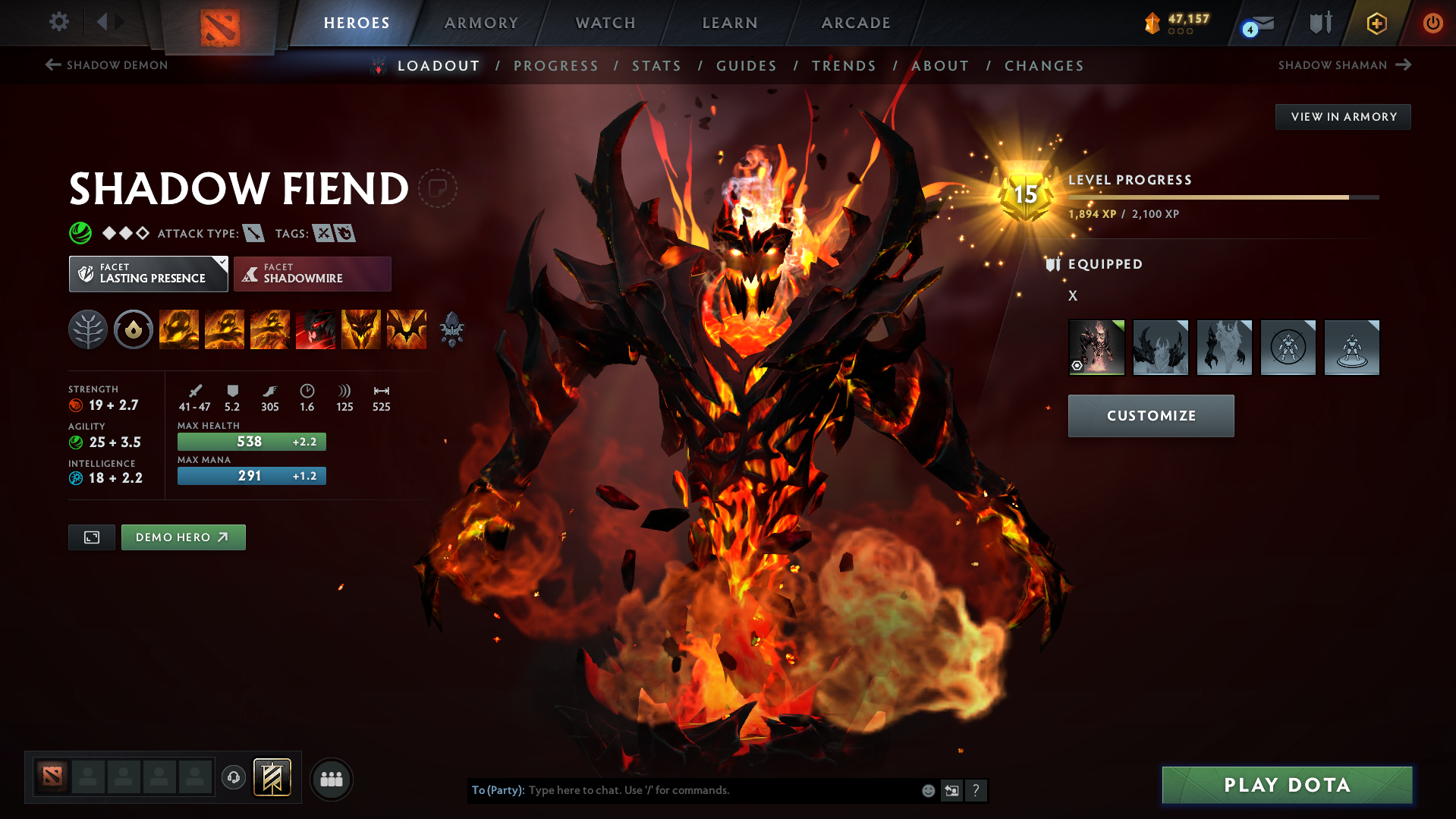Open the settings gear icon
The width and height of the screenshot is (1456, 819).
click(x=58, y=22)
